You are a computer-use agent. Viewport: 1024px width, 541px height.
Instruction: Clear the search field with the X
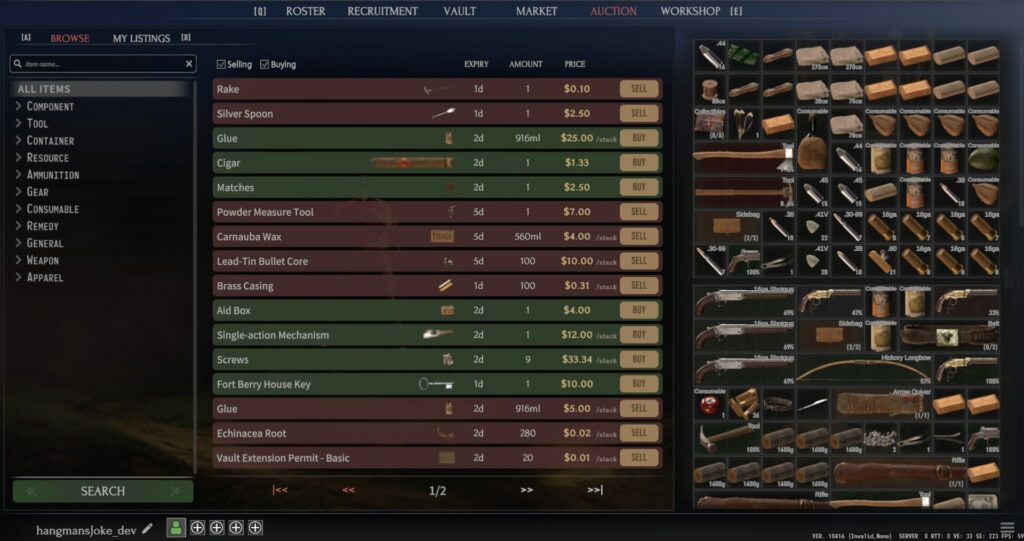tap(190, 64)
